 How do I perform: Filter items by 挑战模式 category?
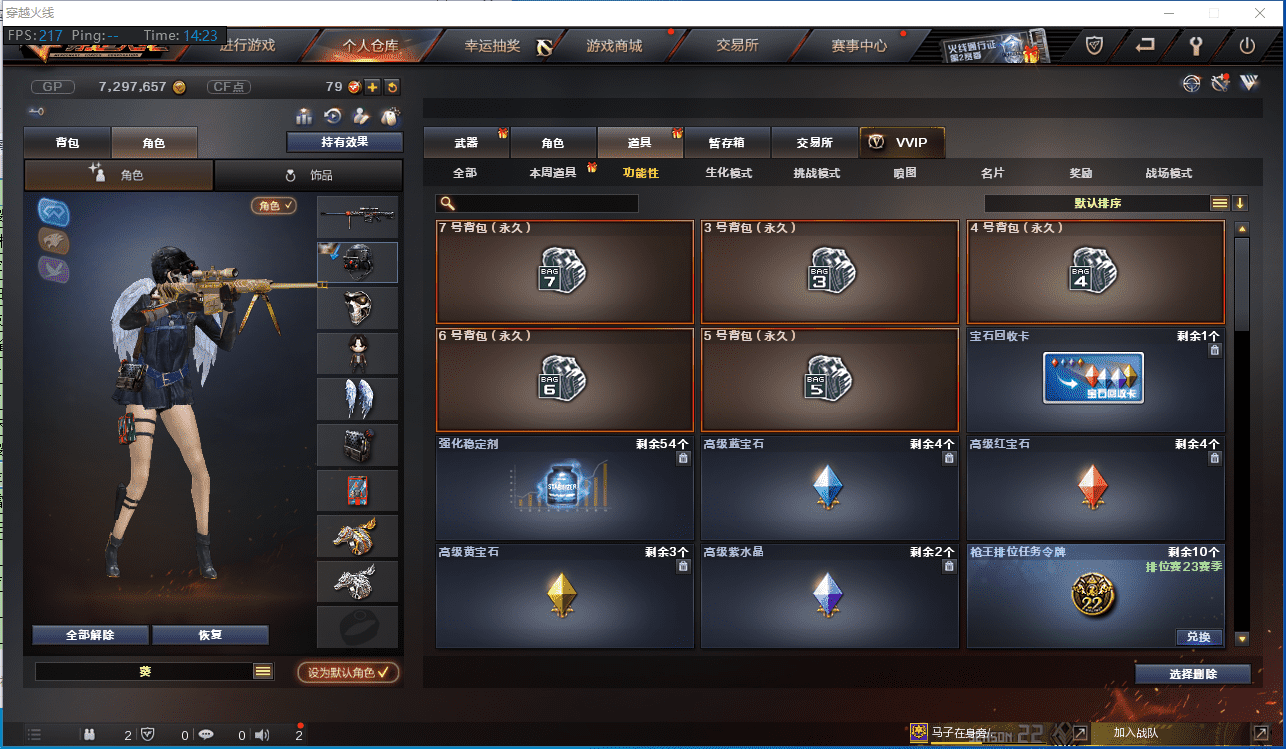point(816,173)
